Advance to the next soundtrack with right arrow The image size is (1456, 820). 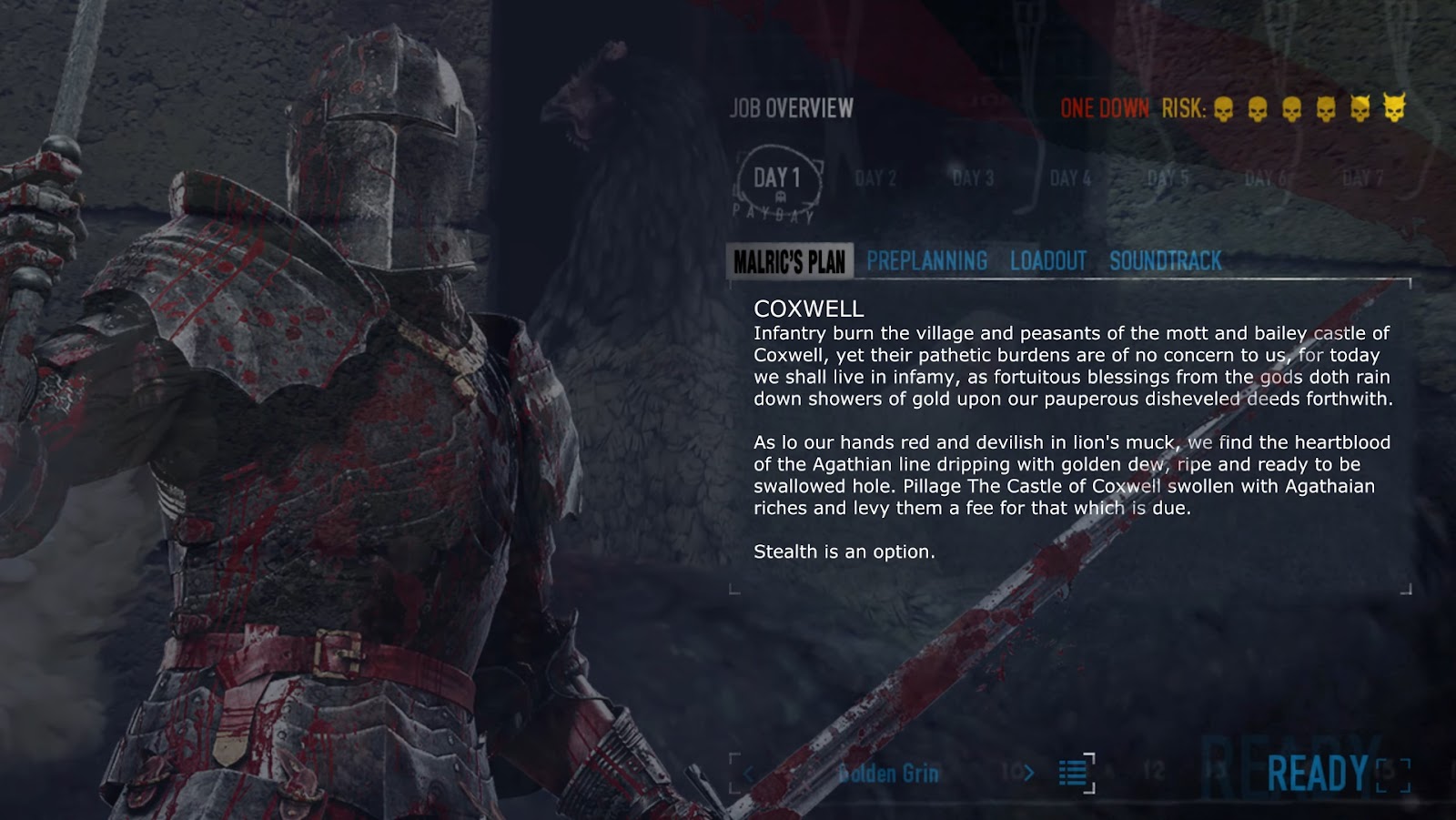(x=1028, y=774)
